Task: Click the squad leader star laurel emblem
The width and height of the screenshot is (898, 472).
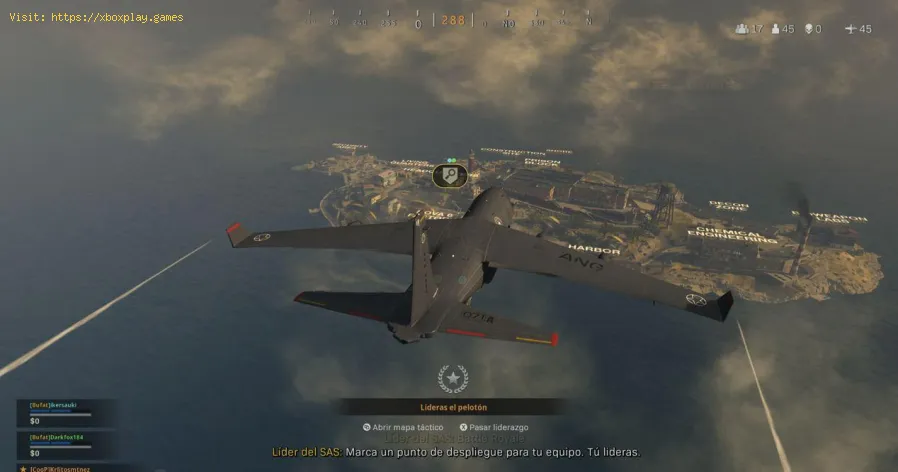Action: point(453,379)
